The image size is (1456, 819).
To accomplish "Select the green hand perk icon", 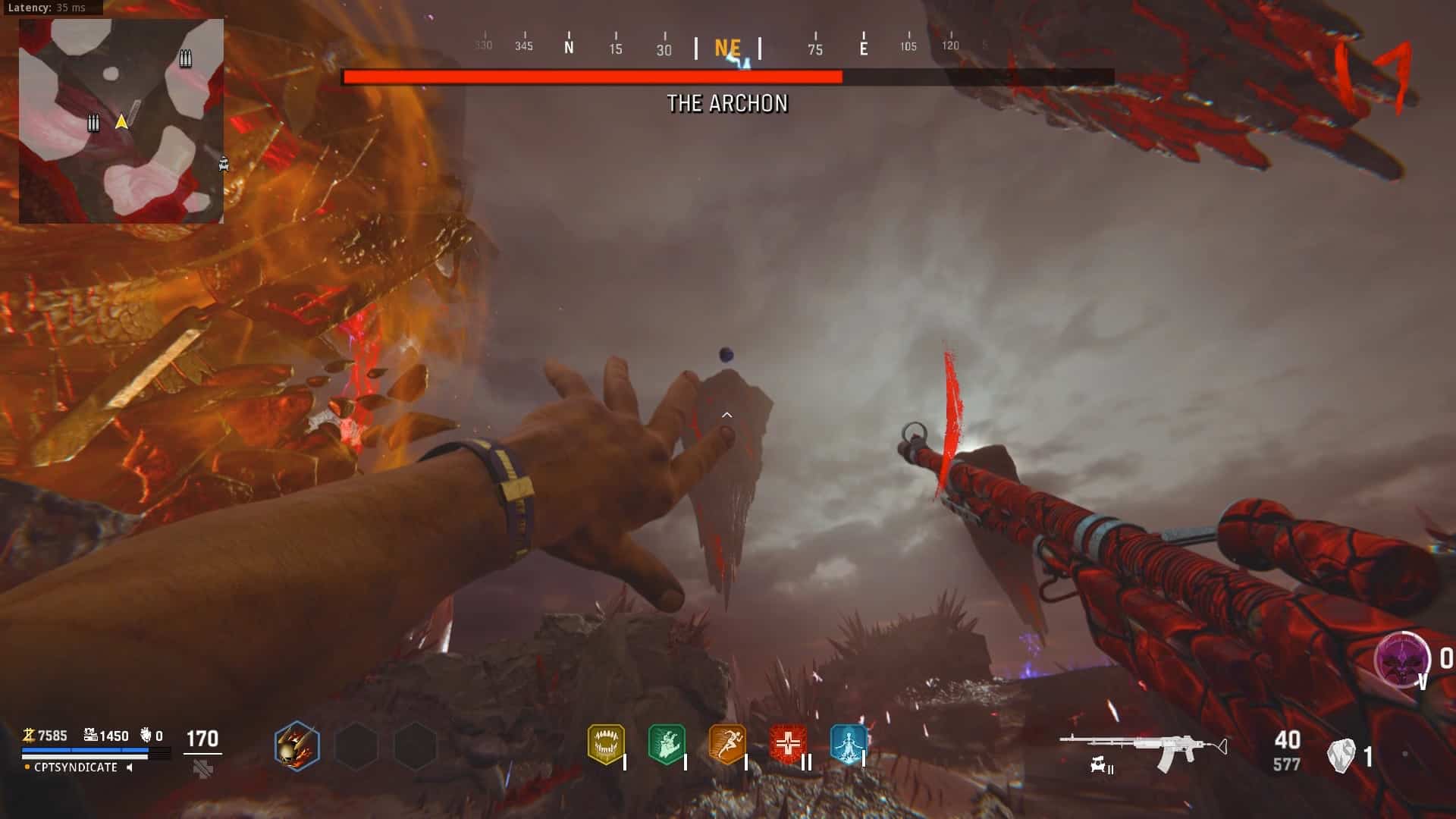I will coord(667,745).
